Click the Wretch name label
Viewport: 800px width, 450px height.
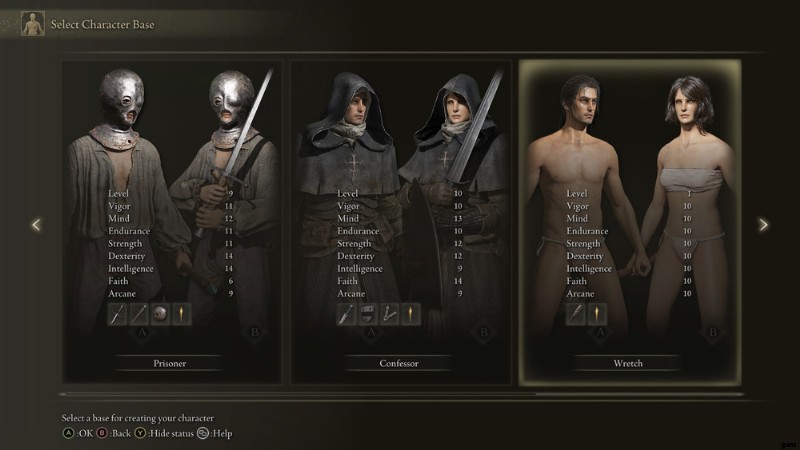629,363
